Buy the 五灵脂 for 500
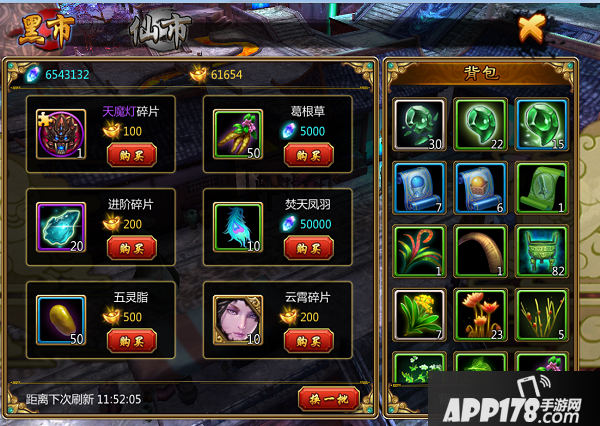The height and width of the screenshot is (426, 600). pyautogui.click(x=132, y=340)
